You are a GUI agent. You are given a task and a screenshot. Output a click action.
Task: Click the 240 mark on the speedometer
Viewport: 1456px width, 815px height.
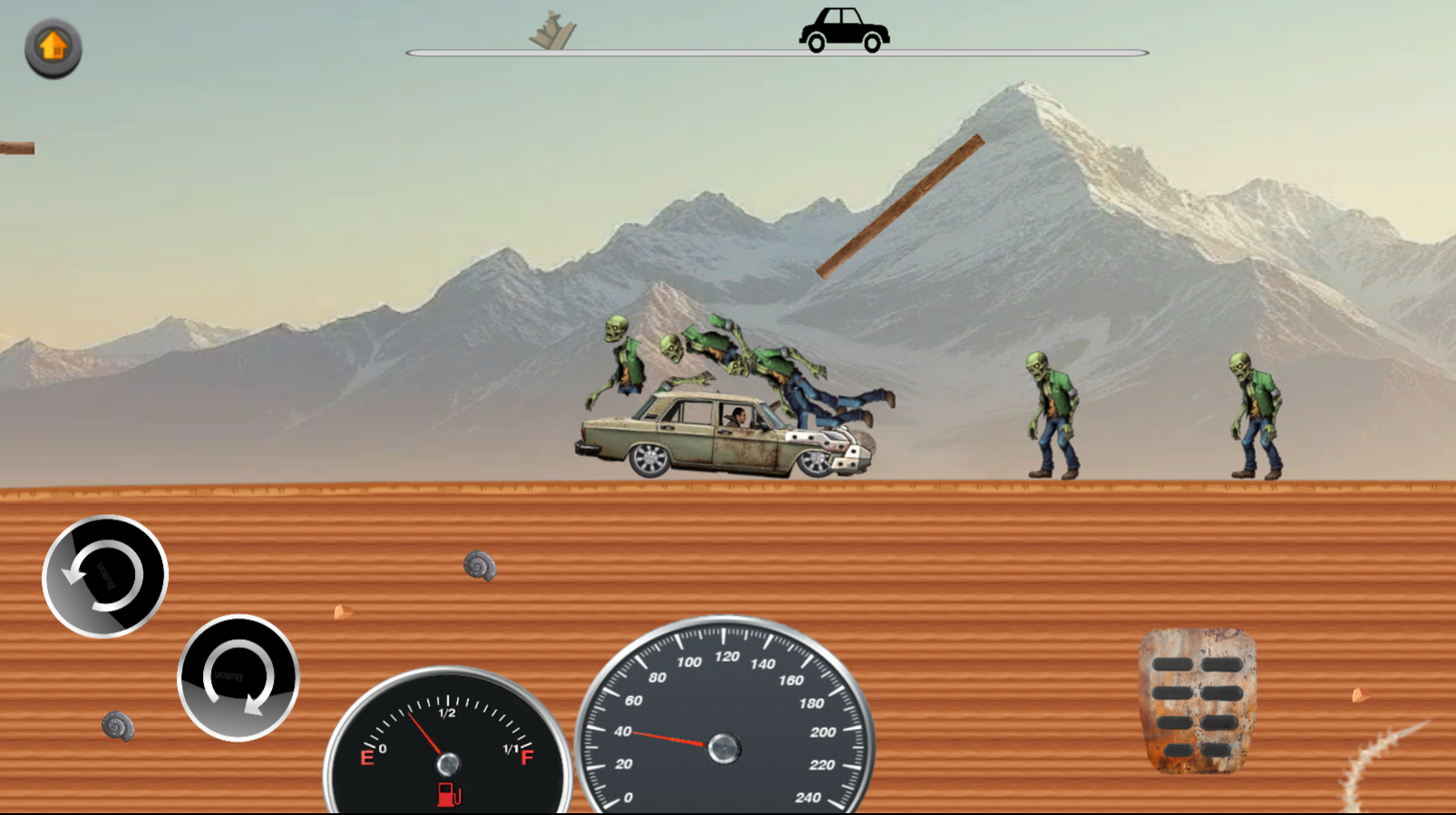810,798
